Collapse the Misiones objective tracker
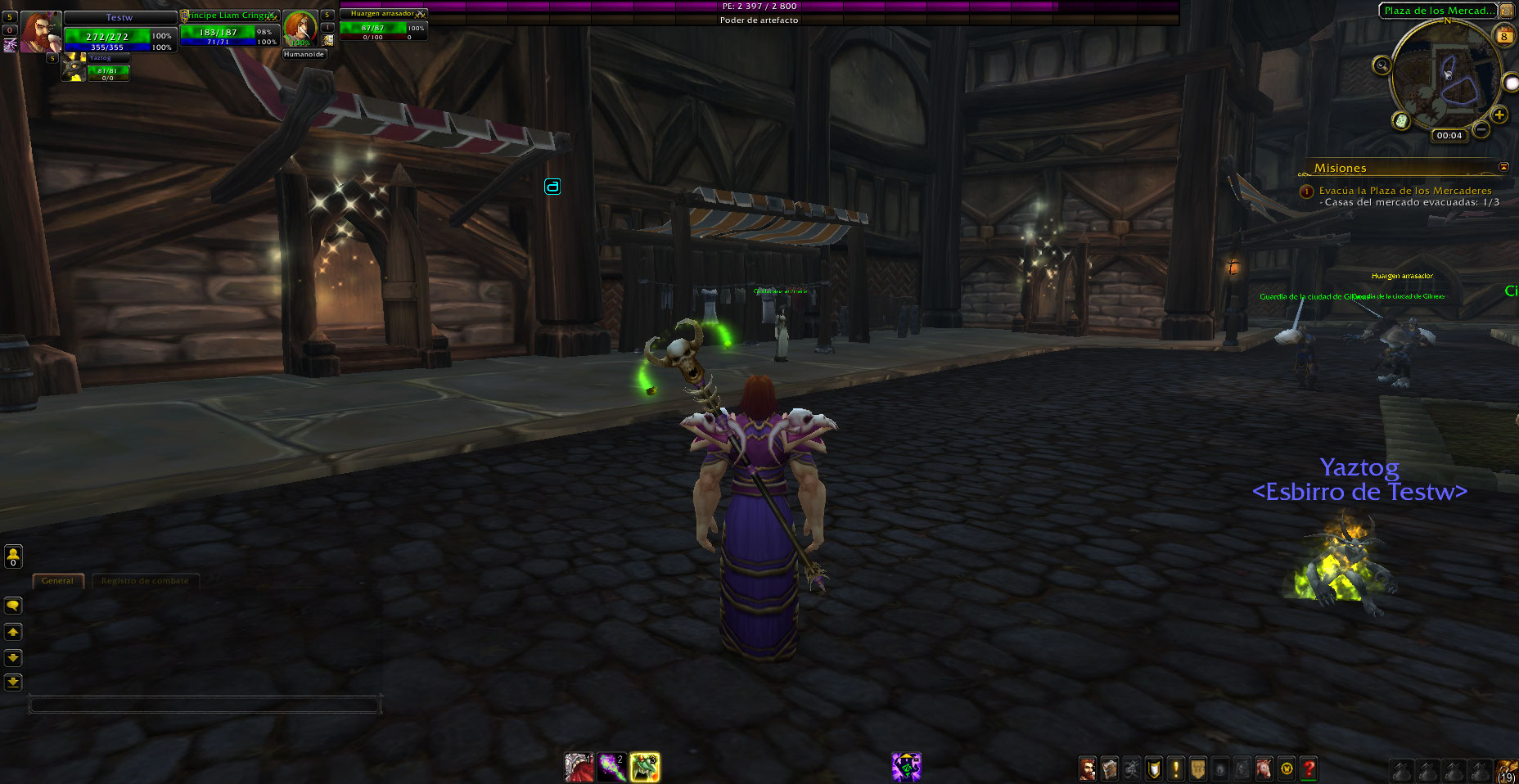1519x784 pixels. [1503, 167]
